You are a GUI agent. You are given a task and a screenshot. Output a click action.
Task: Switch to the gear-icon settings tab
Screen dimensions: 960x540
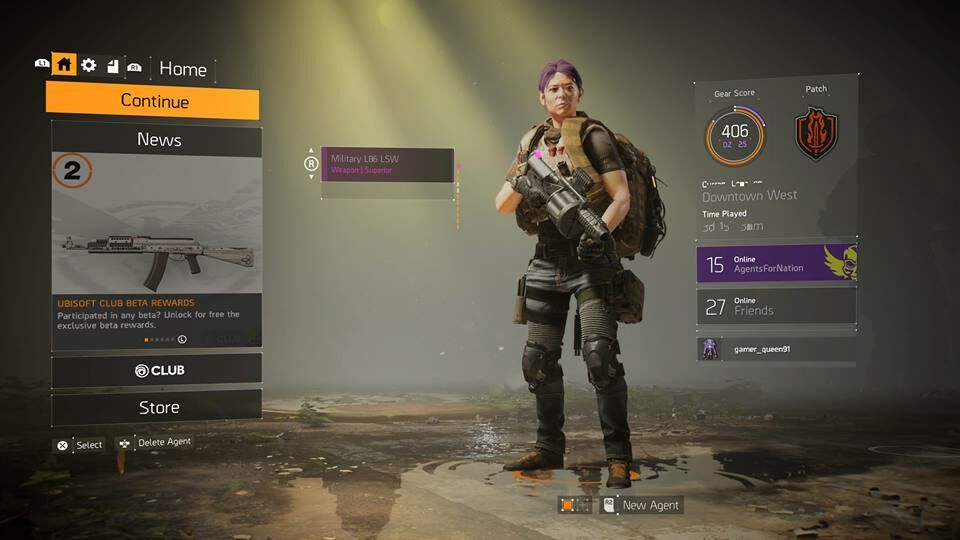(89, 65)
